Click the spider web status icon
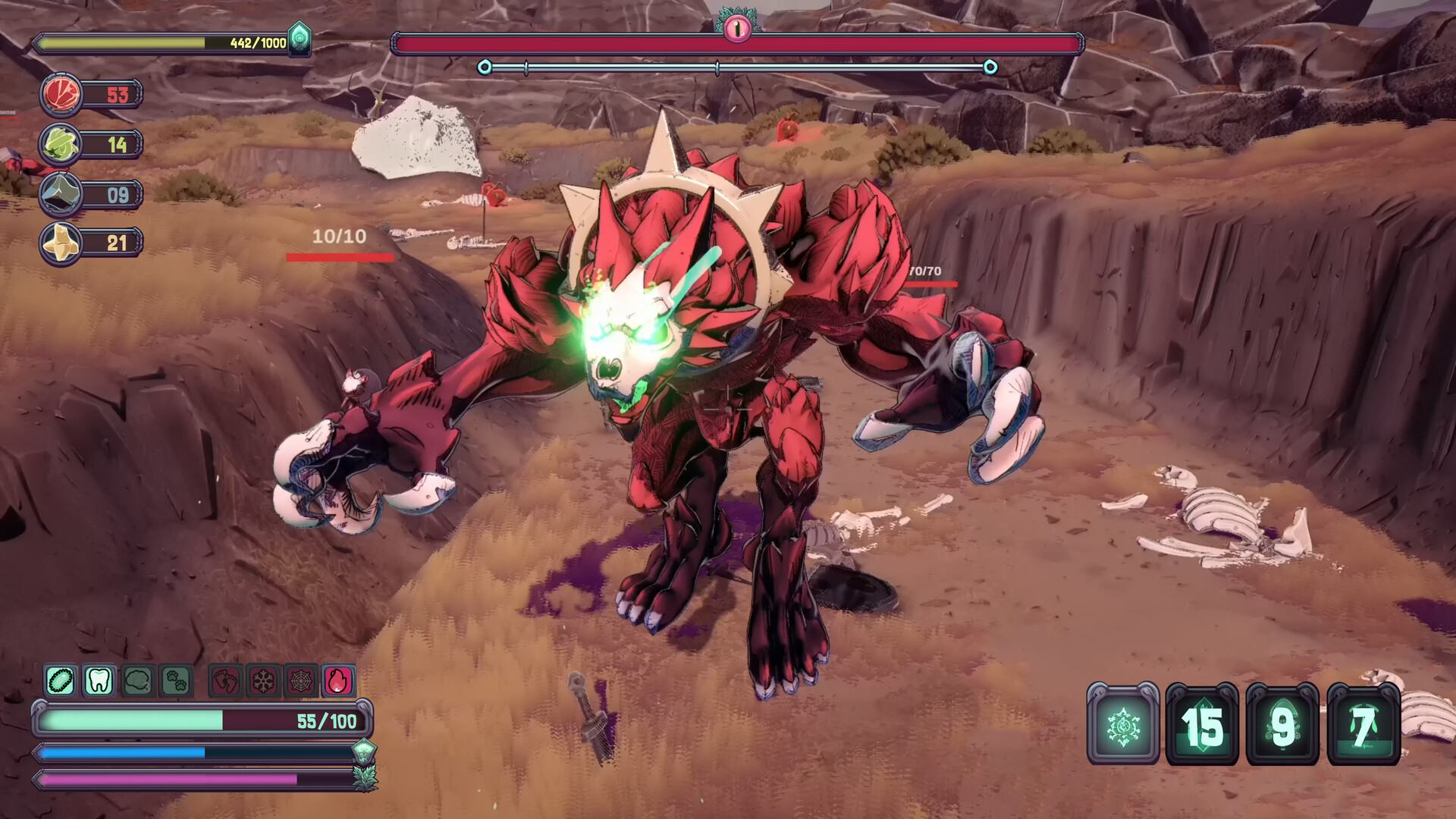 coord(300,681)
